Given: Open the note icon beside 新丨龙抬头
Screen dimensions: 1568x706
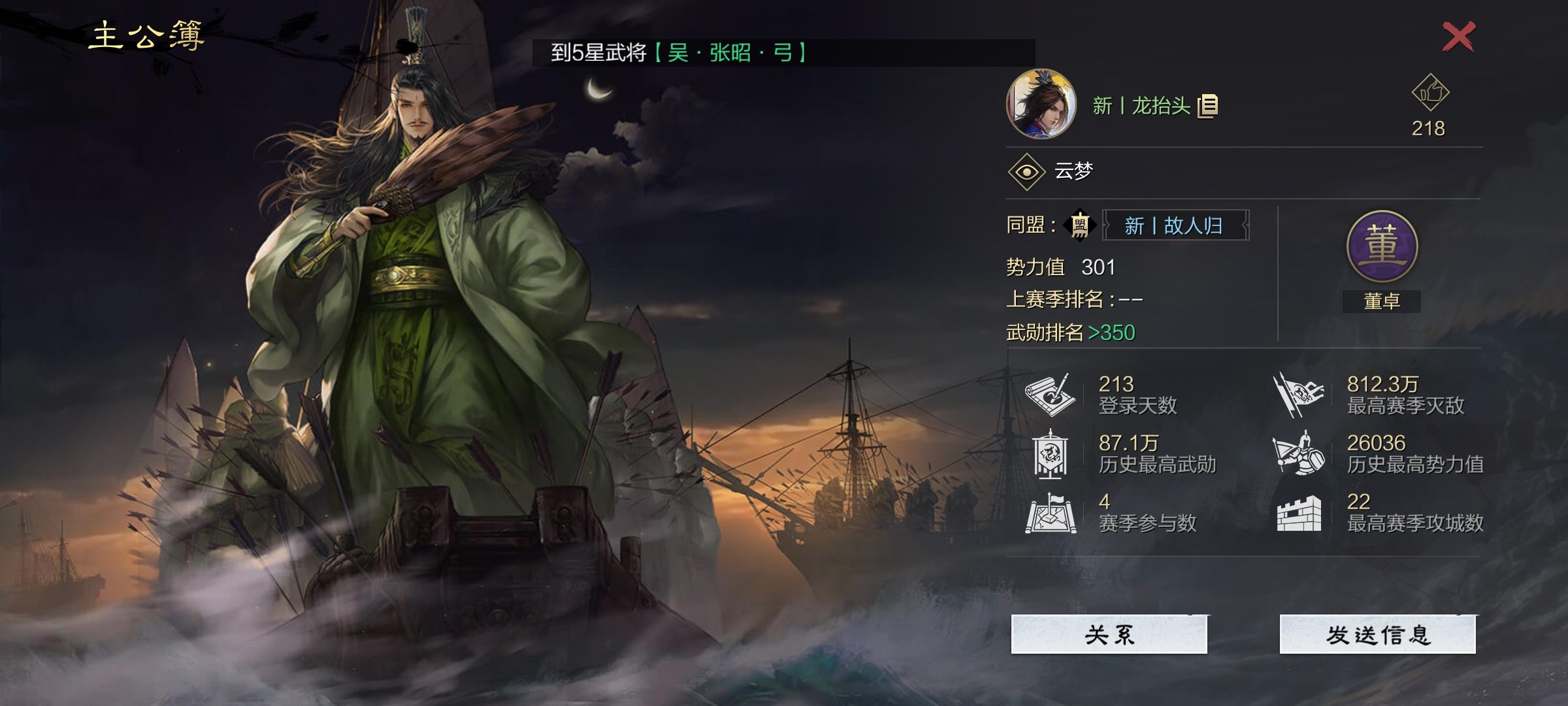Looking at the screenshot, I should click(1208, 106).
